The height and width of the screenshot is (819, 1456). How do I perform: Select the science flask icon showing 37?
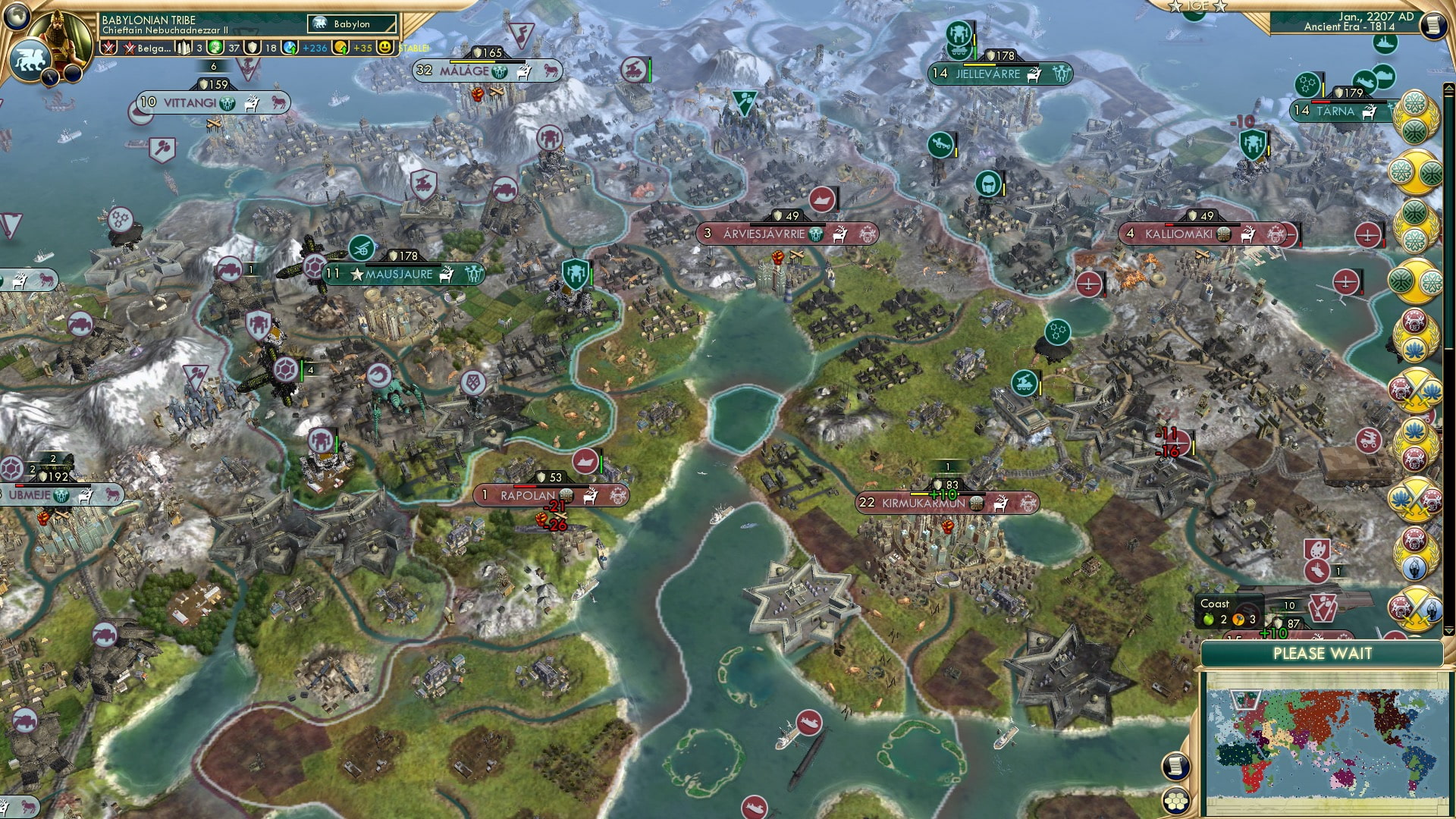(215, 49)
